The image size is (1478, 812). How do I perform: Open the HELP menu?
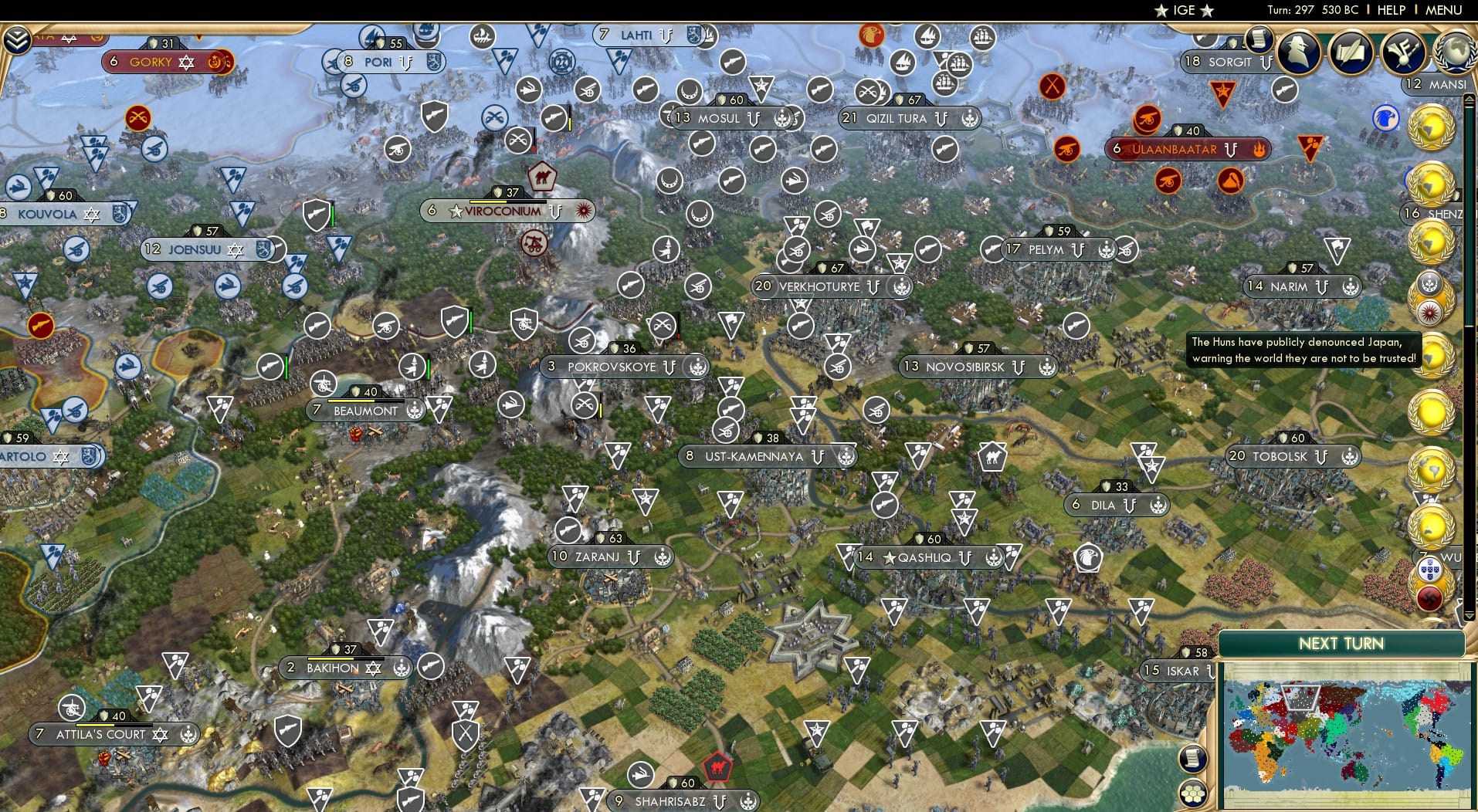click(1389, 10)
